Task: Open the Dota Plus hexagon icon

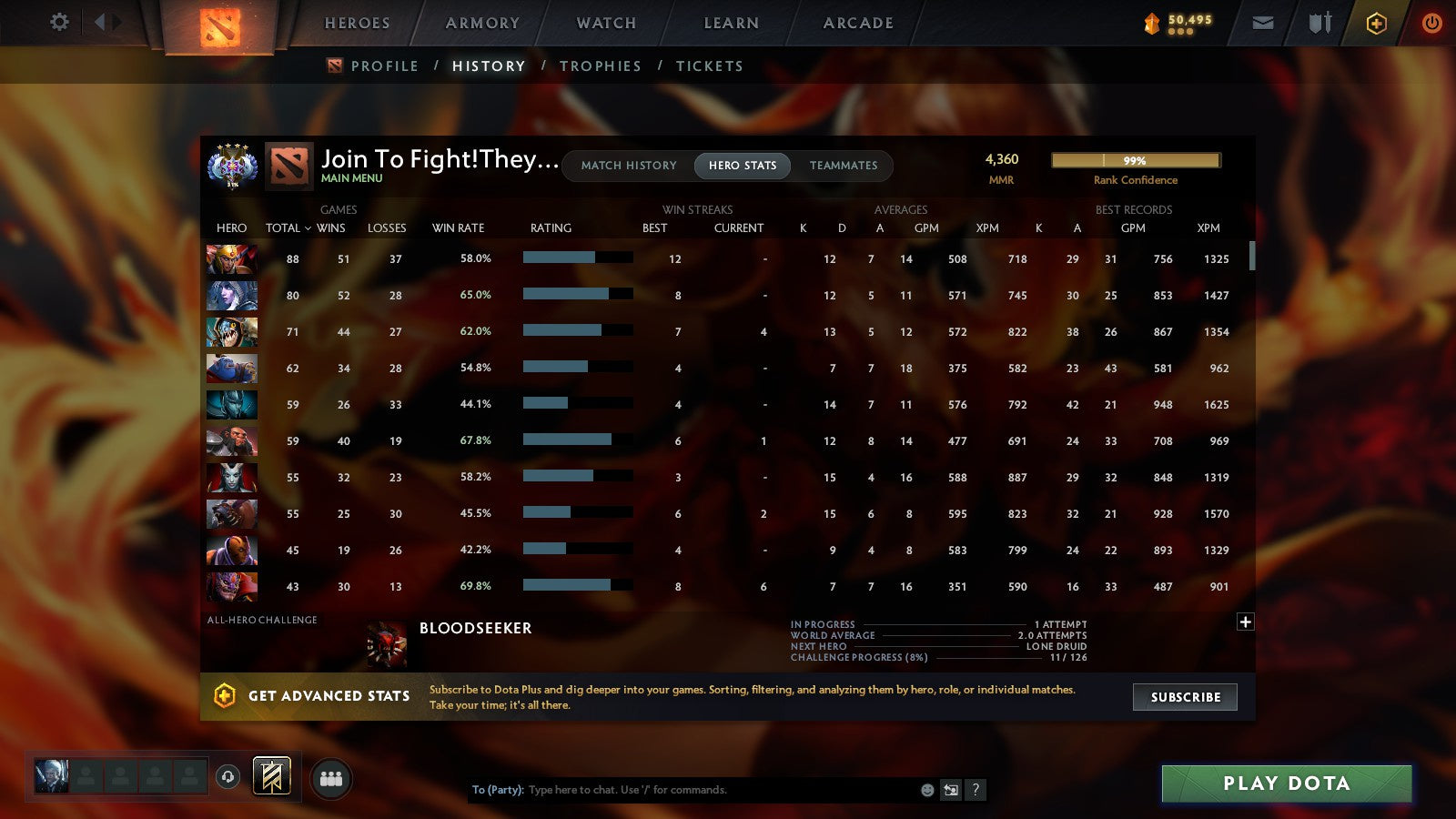Action: pos(1375,23)
